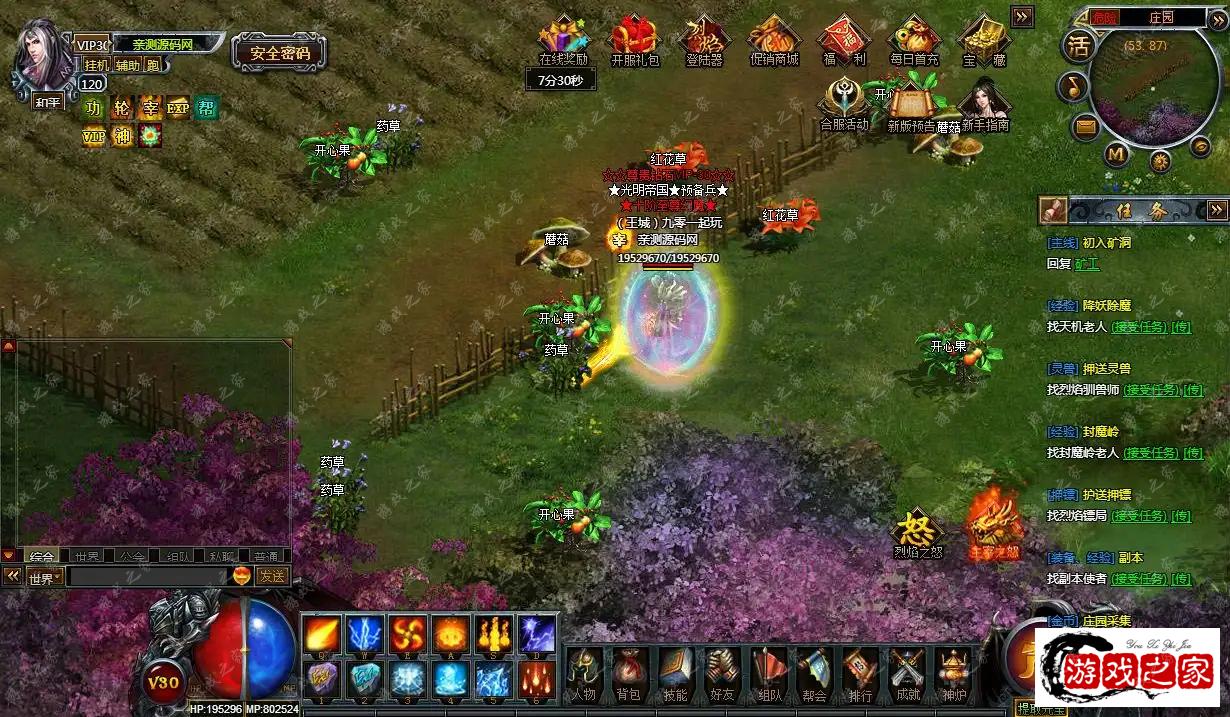Open the mail envelope button by minimap
The image size is (1230, 717).
point(1085,127)
